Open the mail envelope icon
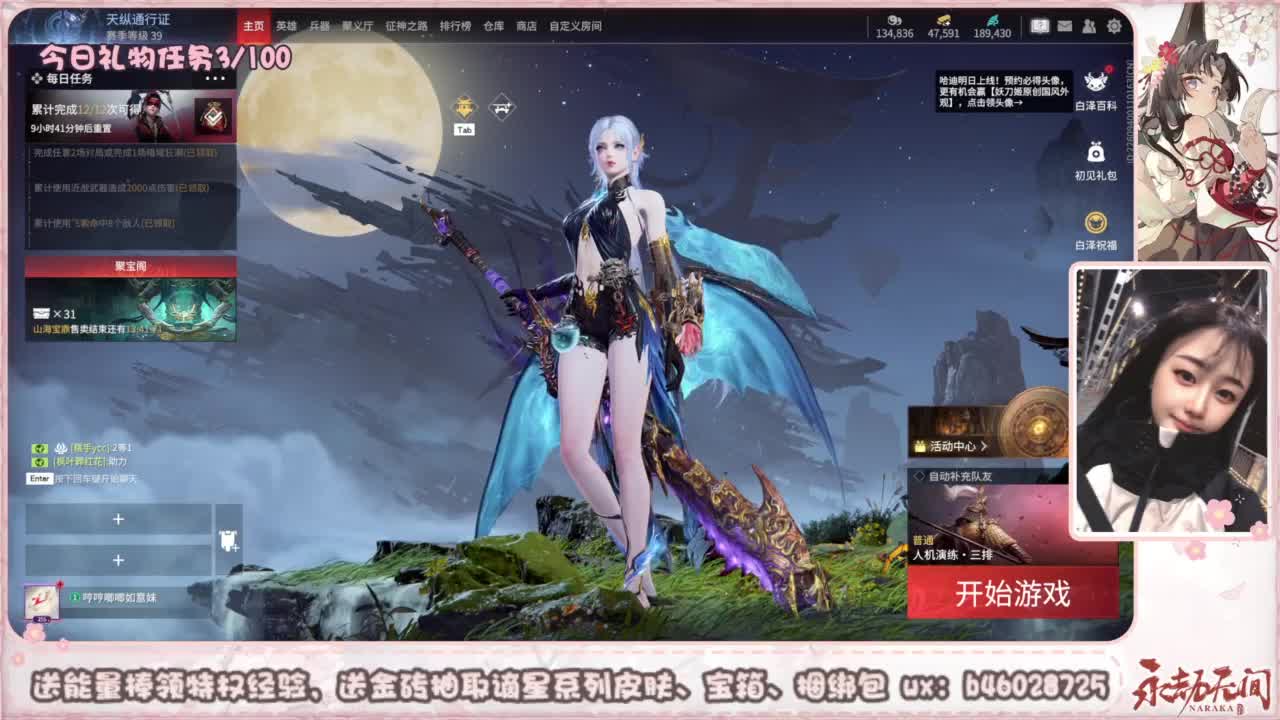 coord(1064,27)
